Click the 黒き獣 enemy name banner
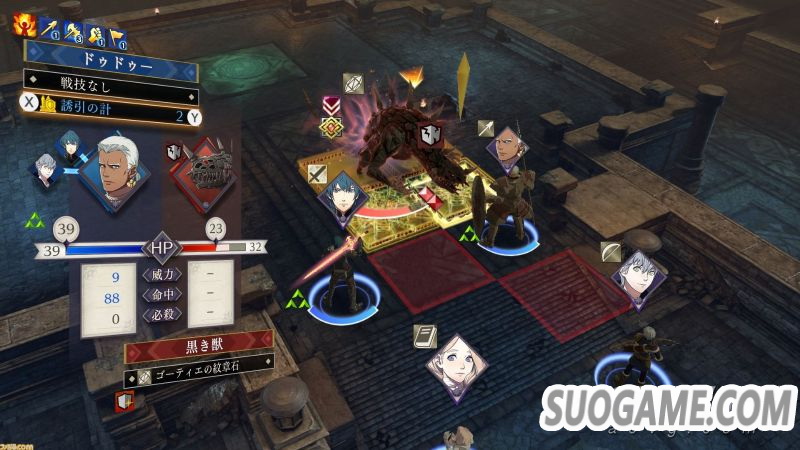Viewport: 800px width, 450px height. [x=199, y=347]
